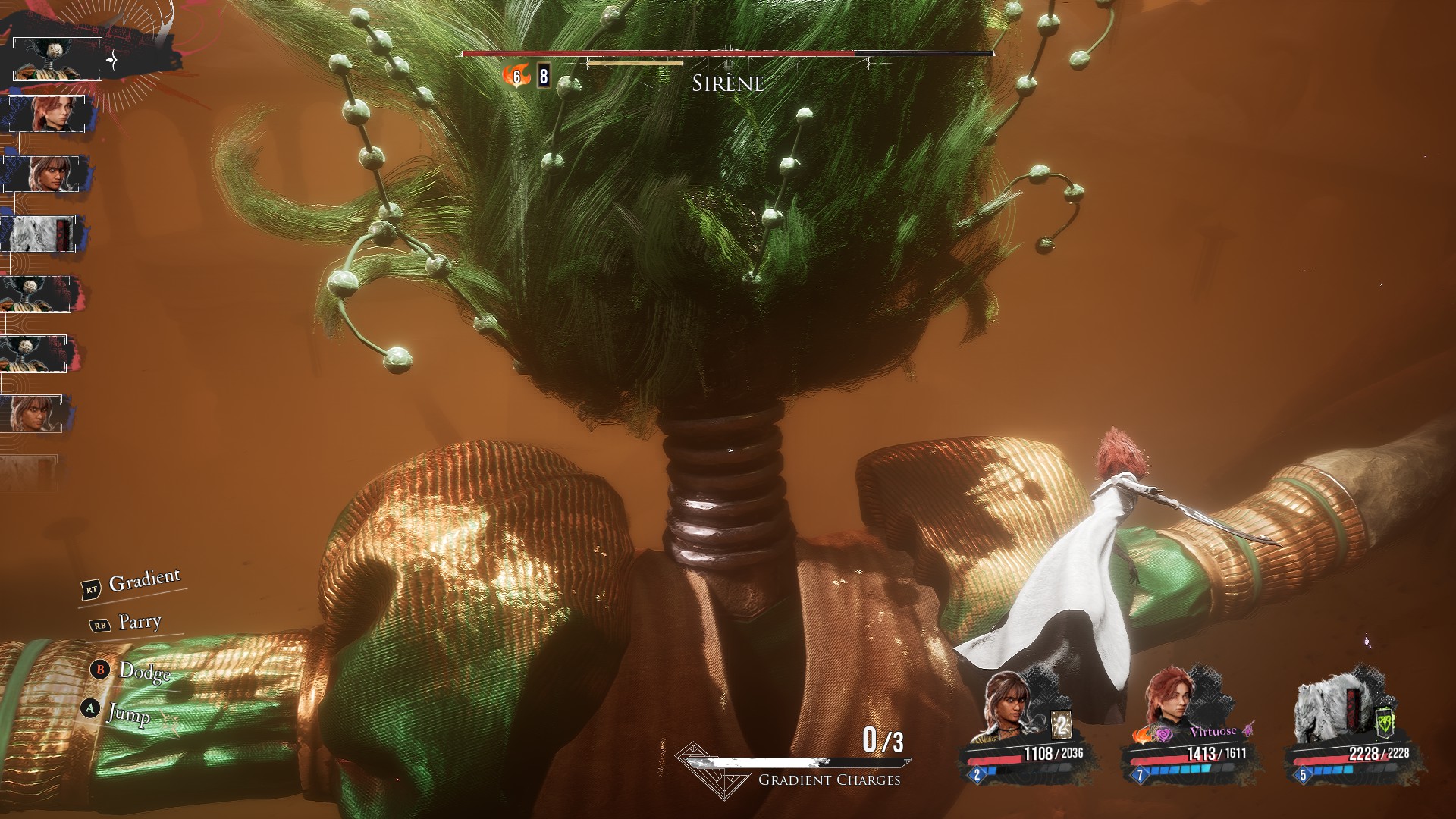The image size is (1456, 819).
Task: Inspect the Burn status icon on Sirène
Action: click(516, 76)
